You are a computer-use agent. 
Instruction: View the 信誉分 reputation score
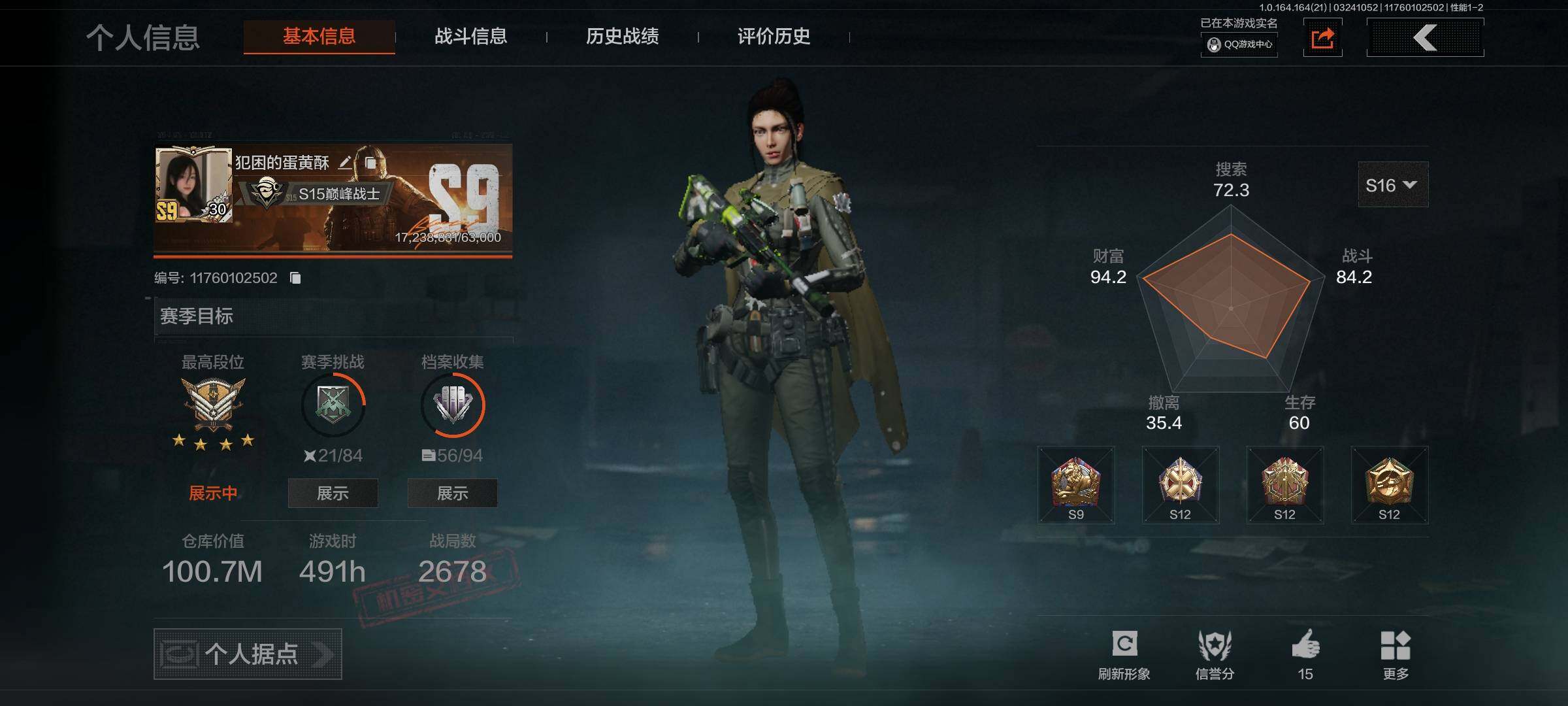tap(1215, 654)
